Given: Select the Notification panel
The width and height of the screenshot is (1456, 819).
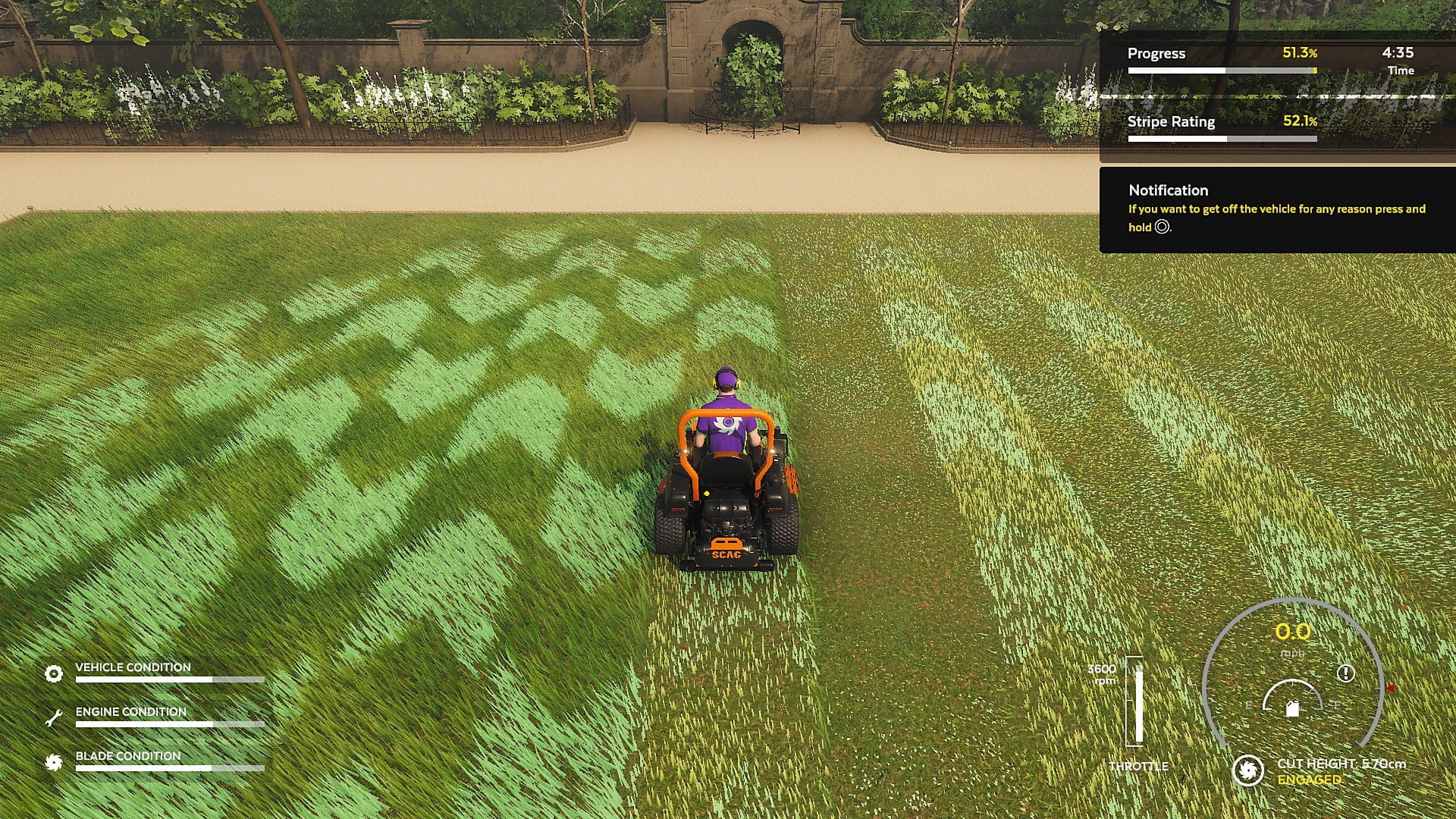Looking at the screenshot, I should pos(1277,210).
